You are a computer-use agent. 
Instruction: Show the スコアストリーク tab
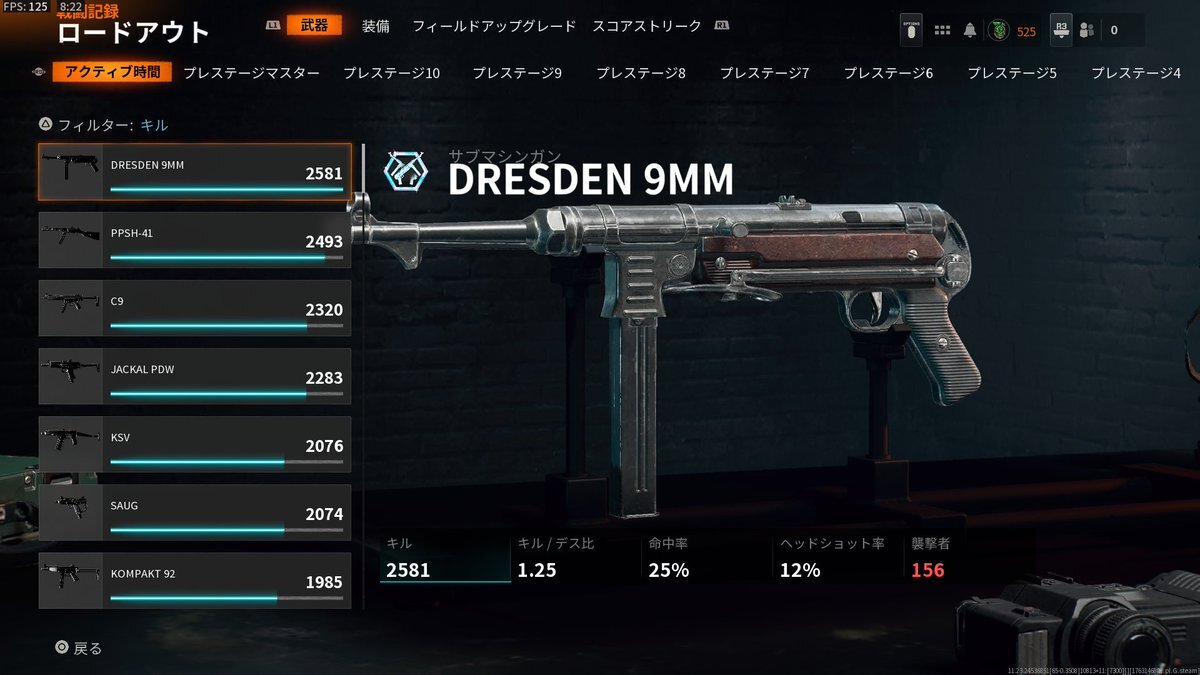646,26
